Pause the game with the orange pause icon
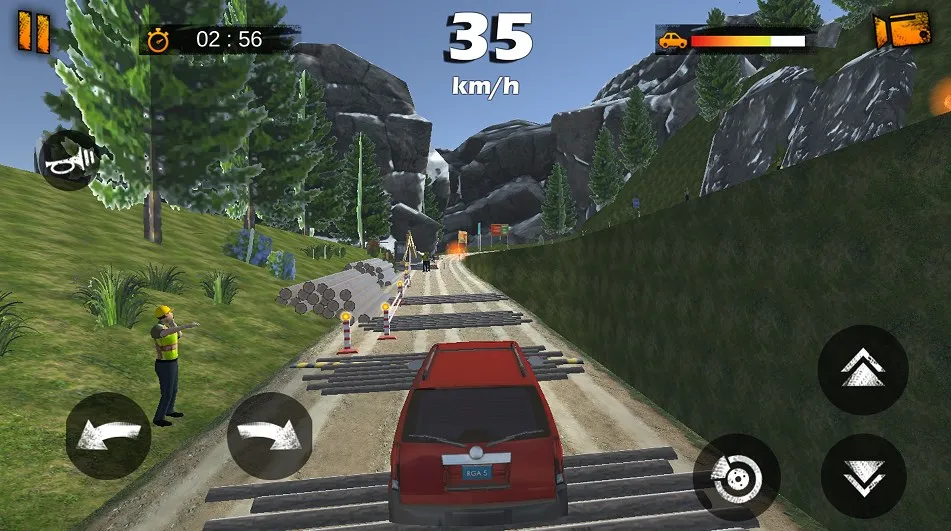 pyautogui.click(x=33, y=31)
